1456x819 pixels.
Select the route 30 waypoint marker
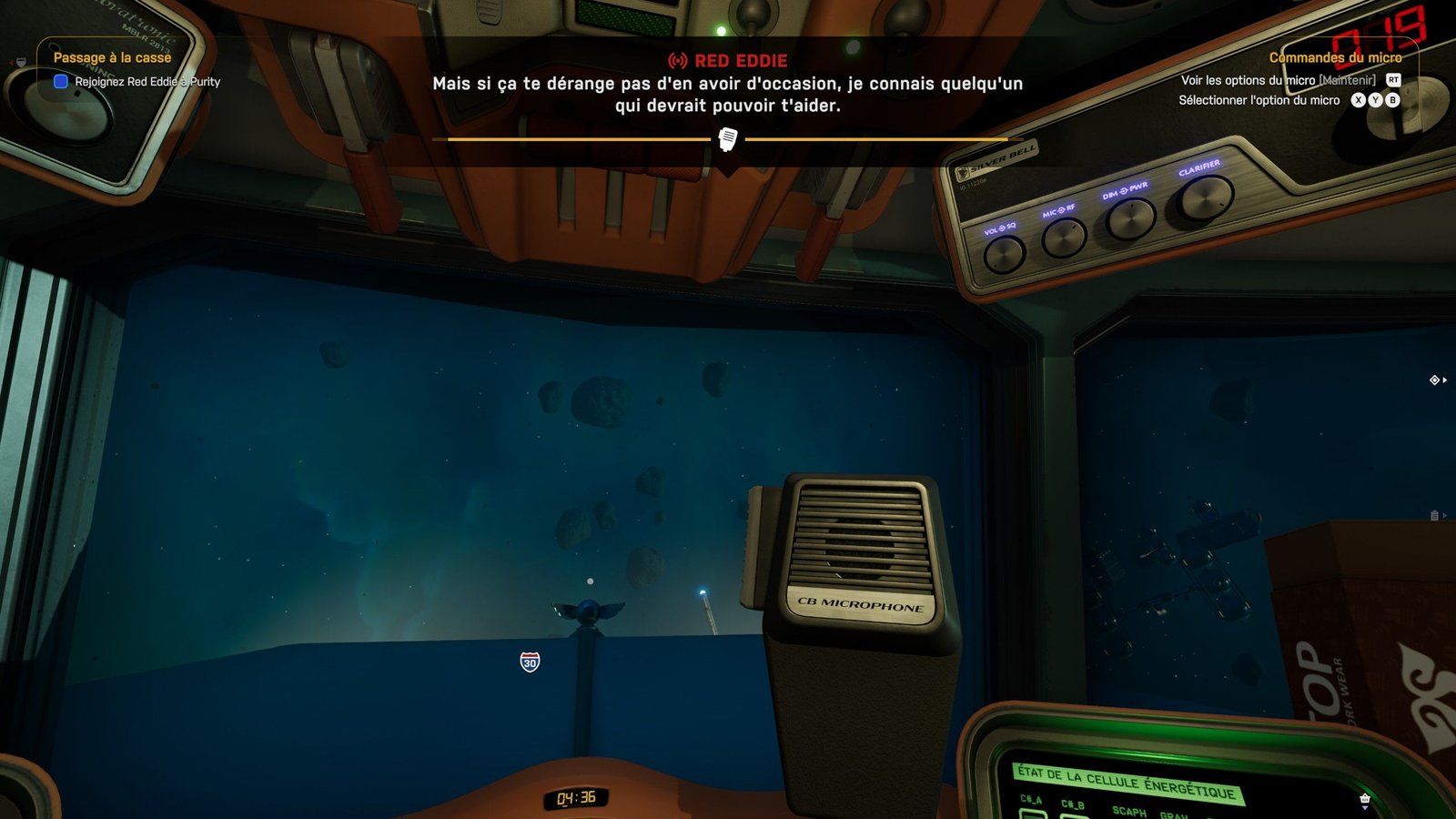(530, 662)
